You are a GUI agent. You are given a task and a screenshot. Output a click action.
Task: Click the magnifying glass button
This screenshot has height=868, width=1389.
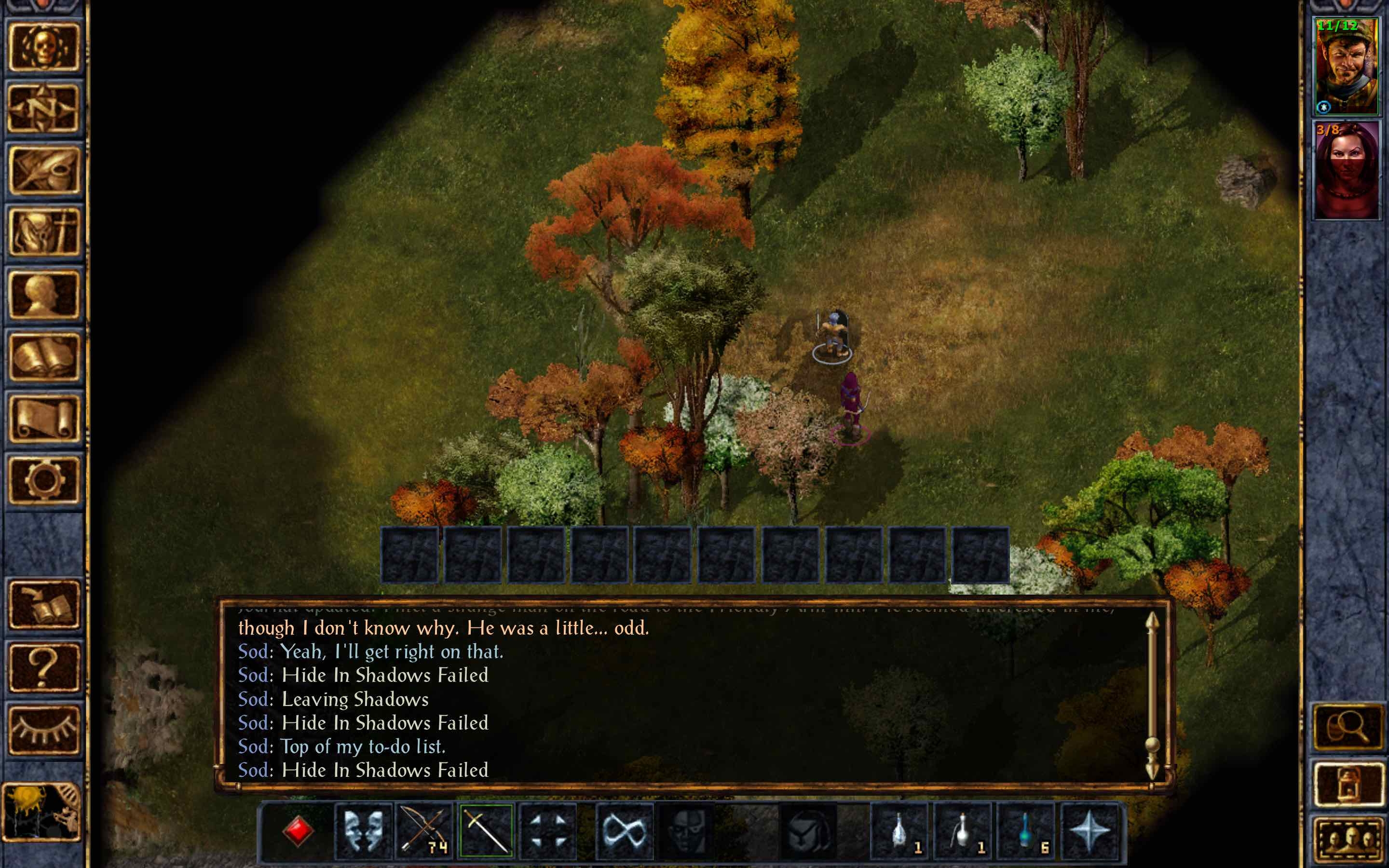point(1348,727)
